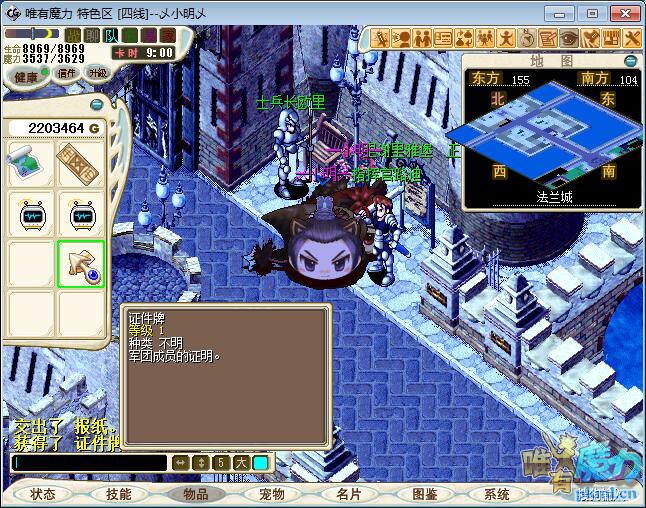646x508 pixels.
Task: Click the 插件 (Plugin) button
Action: click(67, 73)
